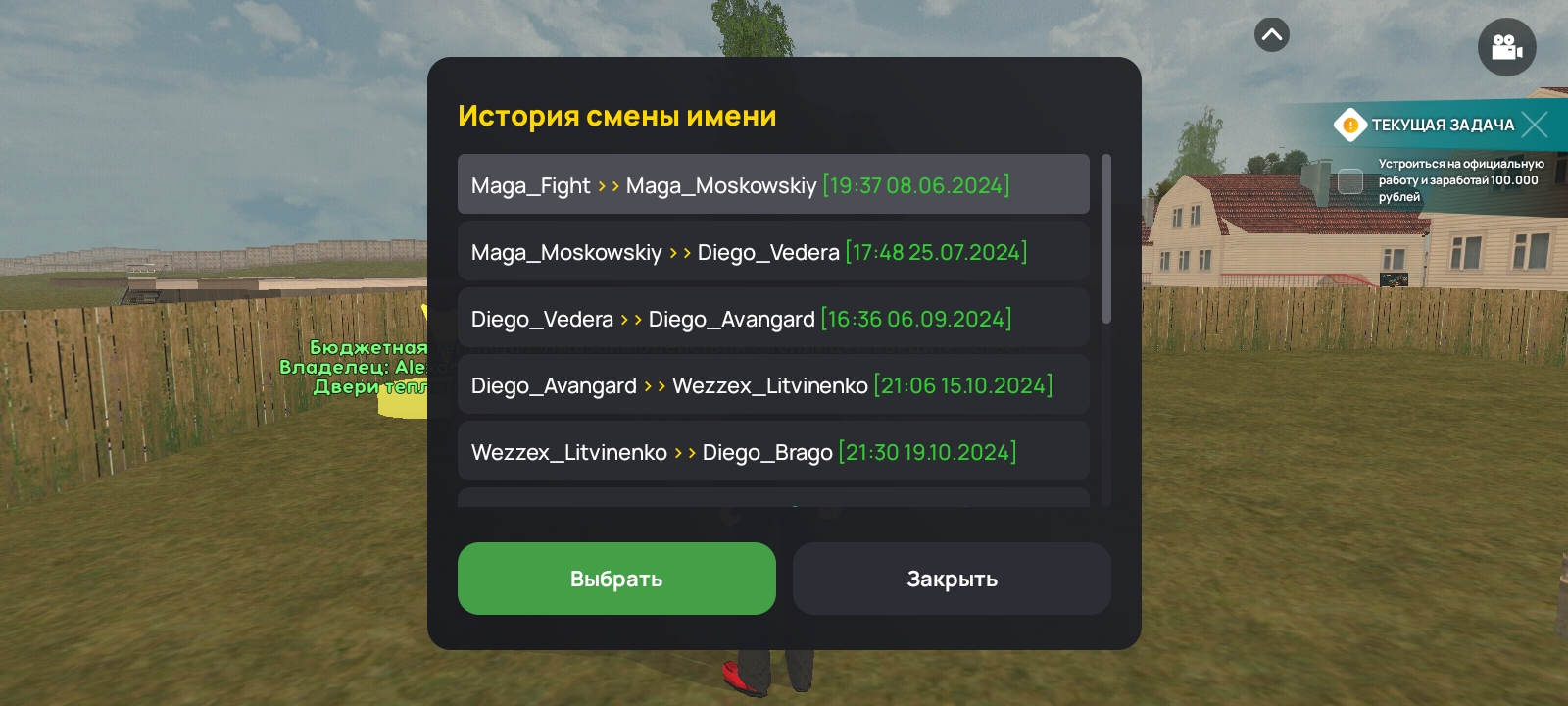Select the Wezzex_Litvinenko to Diego_Brago entry

click(773, 451)
